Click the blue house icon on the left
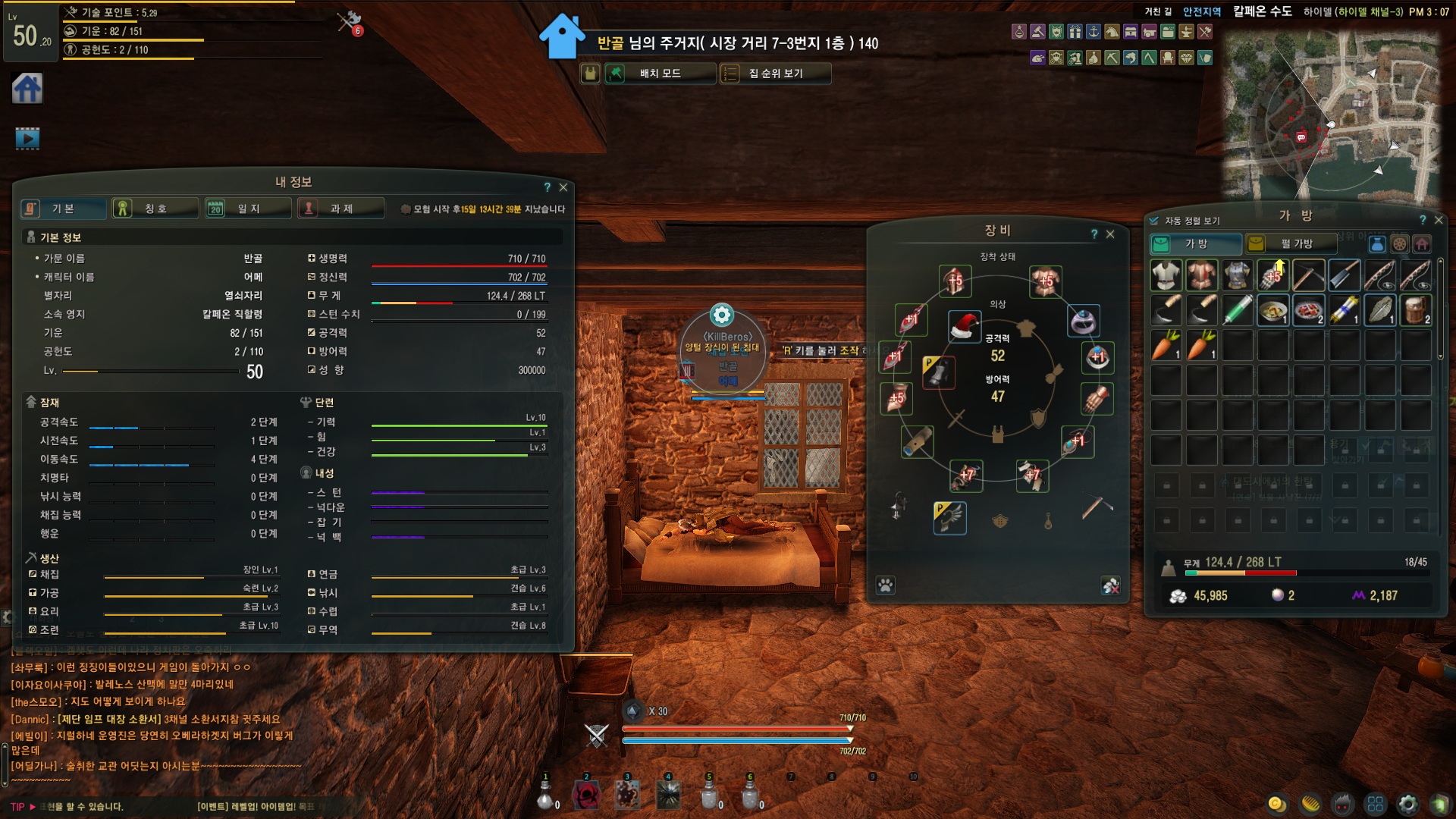 tap(27, 89)
